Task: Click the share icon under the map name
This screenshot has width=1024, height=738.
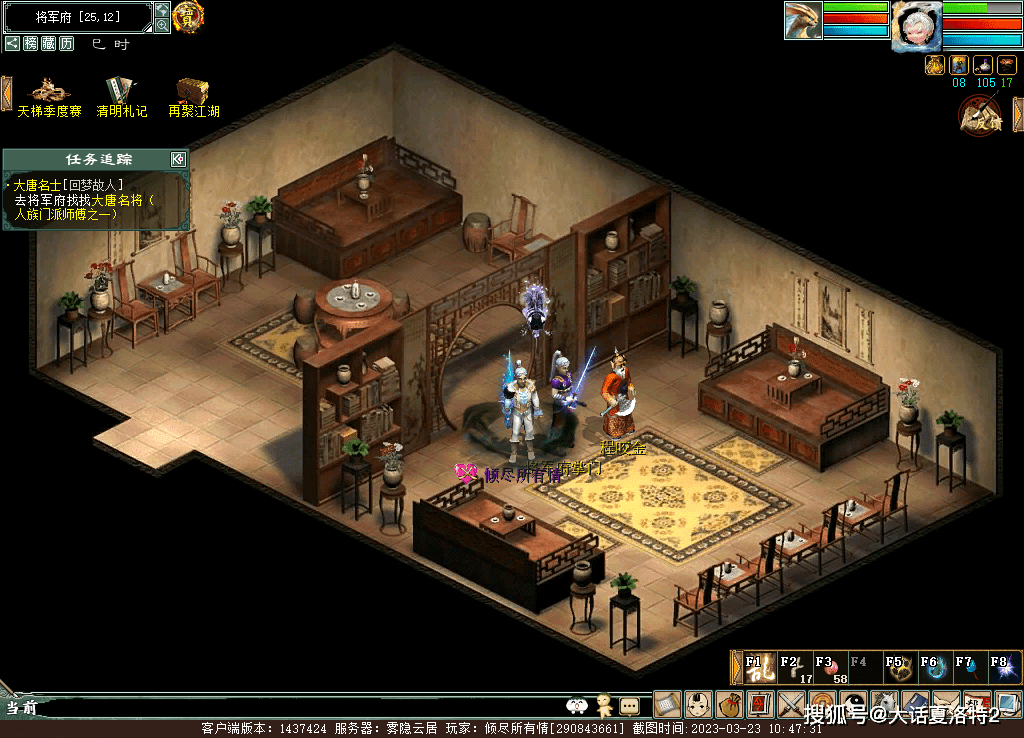Action: click(12, 43)
